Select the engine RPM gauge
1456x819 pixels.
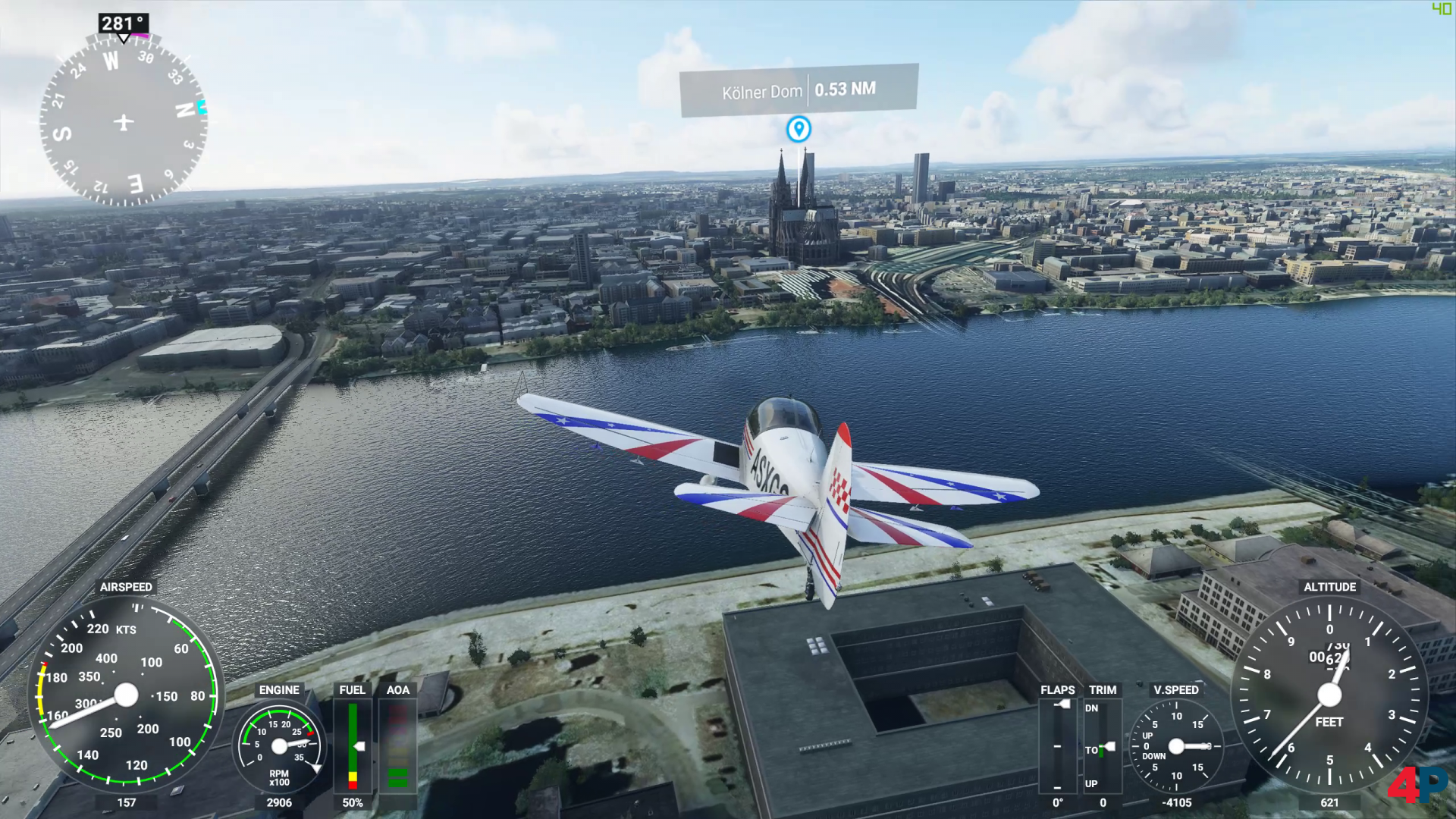pos(279,746)
